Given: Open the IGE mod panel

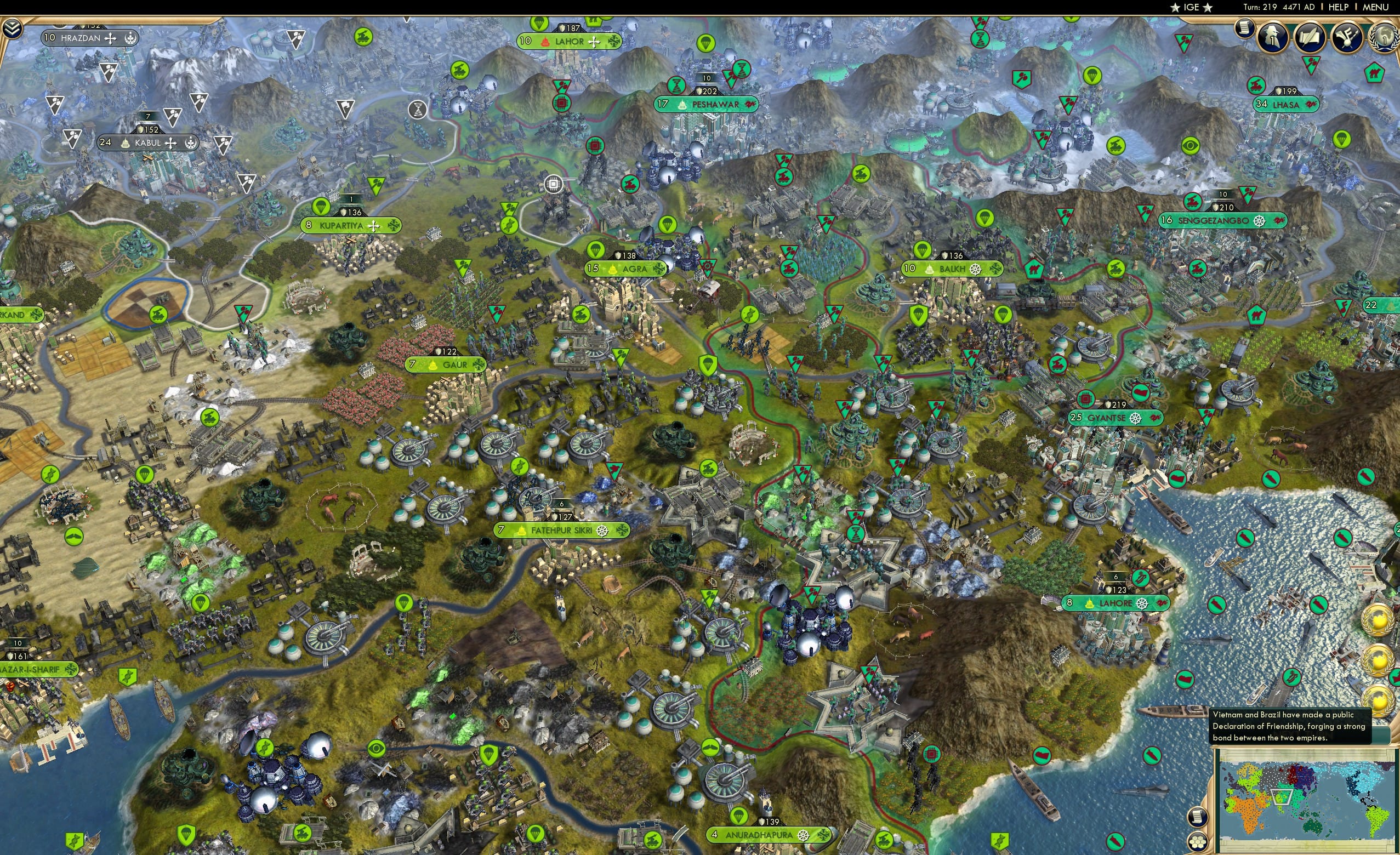Looking at the screenshot, I should [1192, 7].
